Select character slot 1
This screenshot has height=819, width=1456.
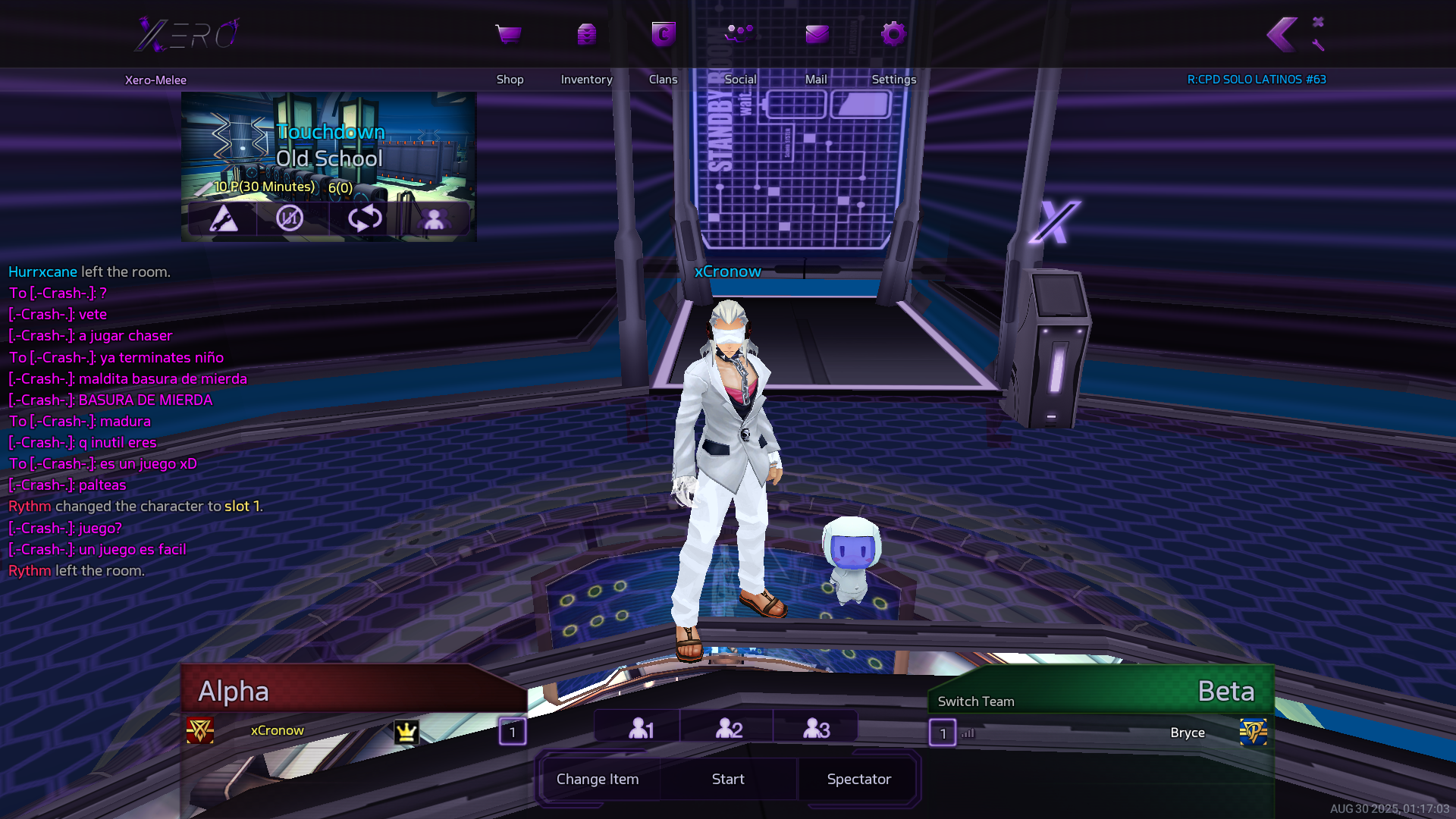[641, 729]
